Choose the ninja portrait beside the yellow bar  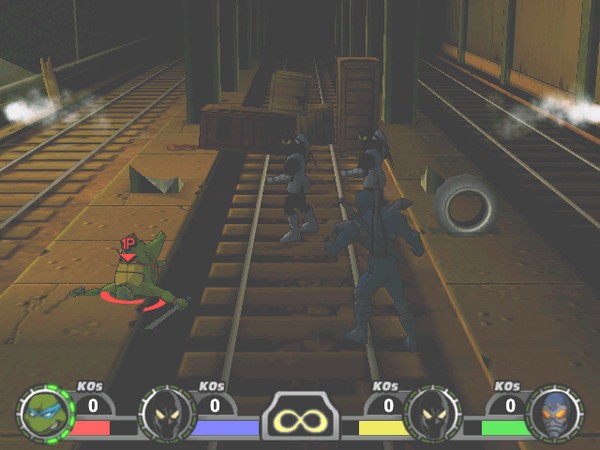432,413
